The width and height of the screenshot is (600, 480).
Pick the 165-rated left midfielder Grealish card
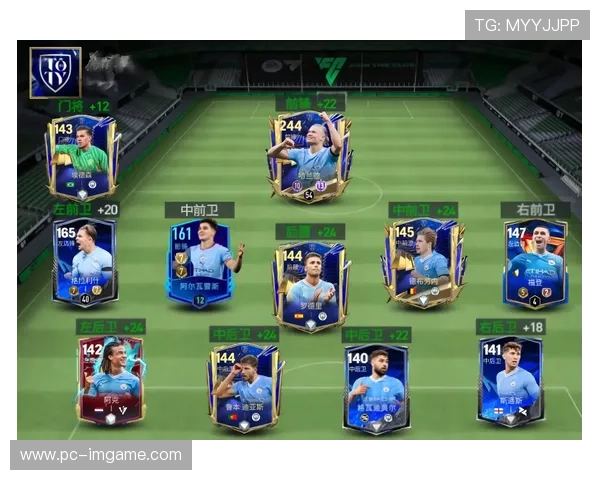[x=85, y=263]
